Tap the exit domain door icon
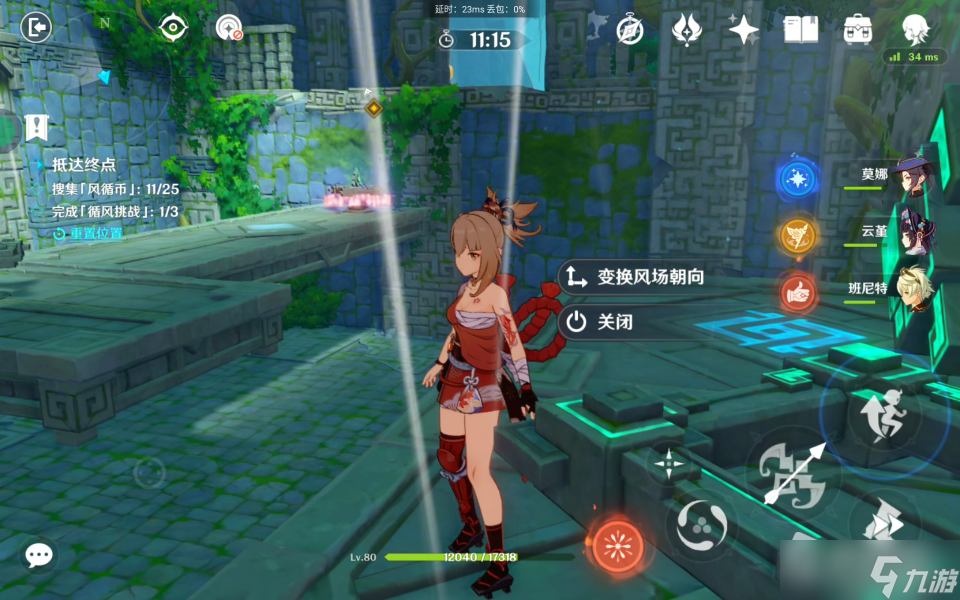This screenshot has height=600, width=960. [35, 27]
